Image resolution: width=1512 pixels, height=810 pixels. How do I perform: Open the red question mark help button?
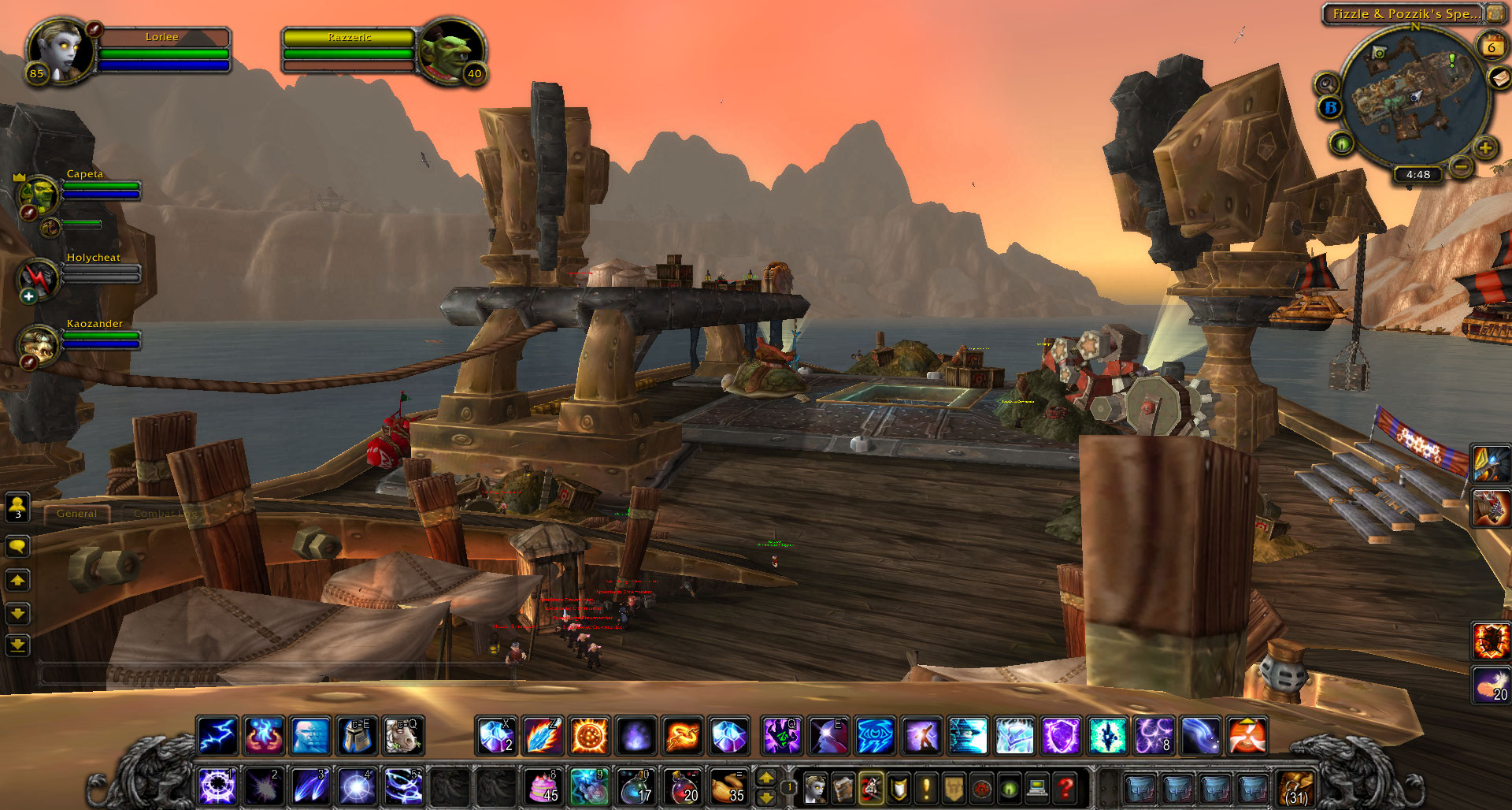pos(1065,786)
